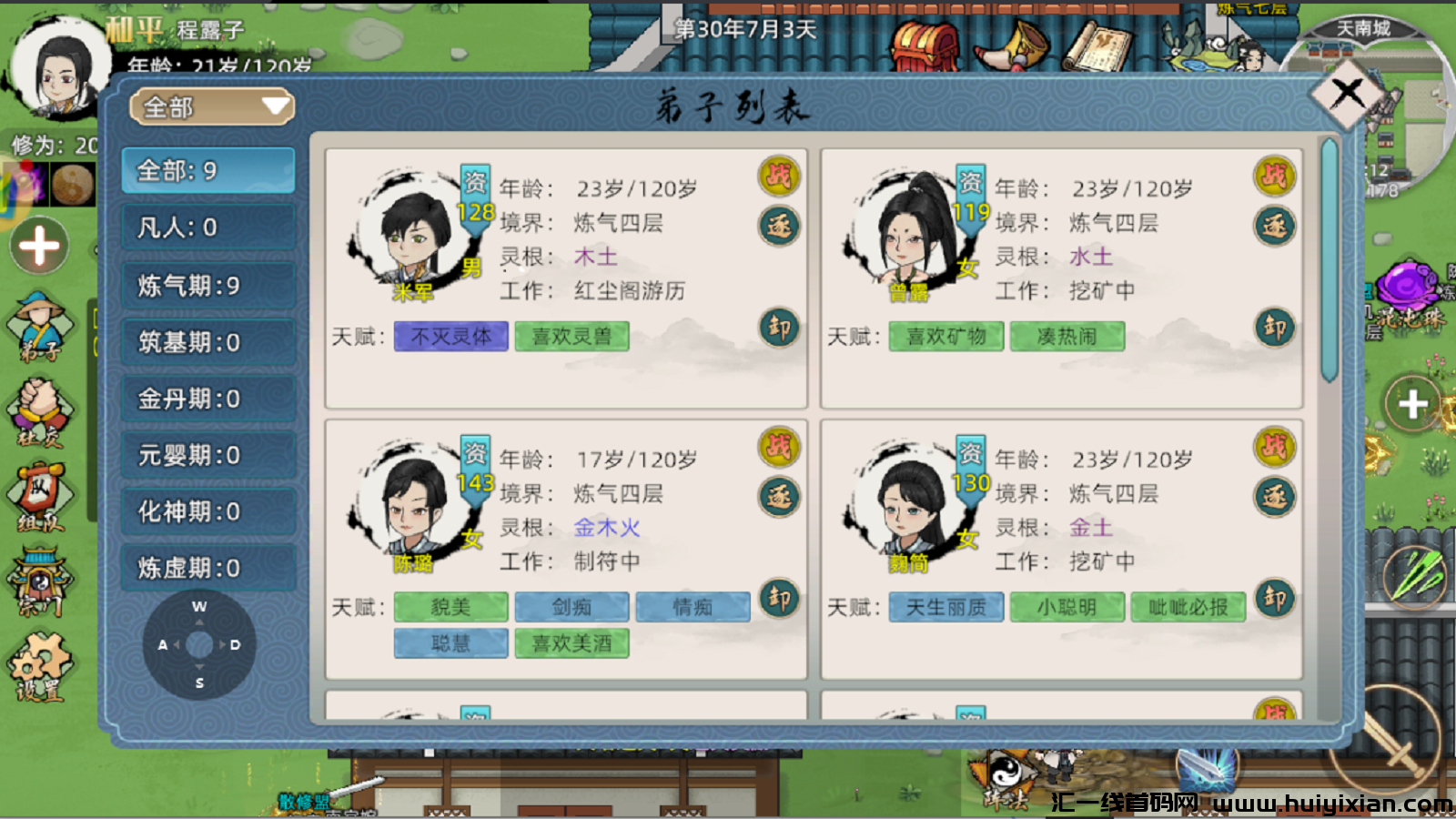Select the 炼虚期 filter
Viewport: 1456px width, 819px height.
(x=208, y=568)
